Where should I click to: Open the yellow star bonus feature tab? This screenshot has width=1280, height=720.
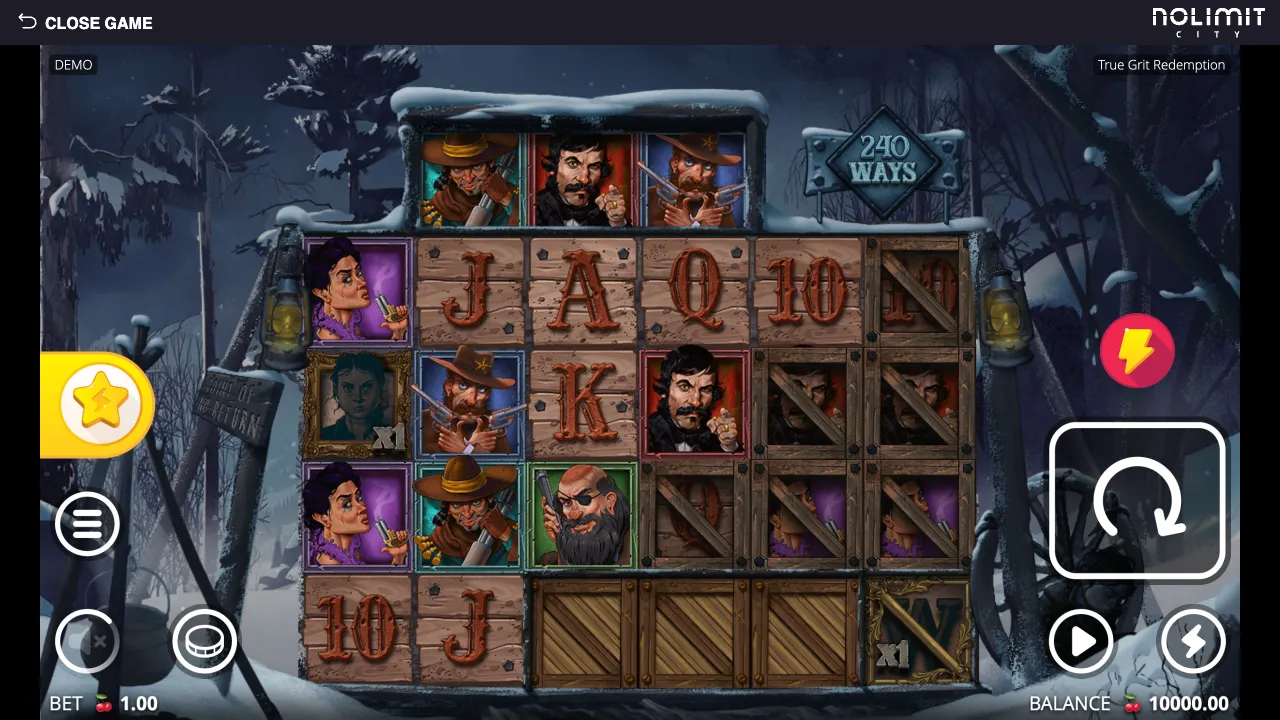coord(97,404)
